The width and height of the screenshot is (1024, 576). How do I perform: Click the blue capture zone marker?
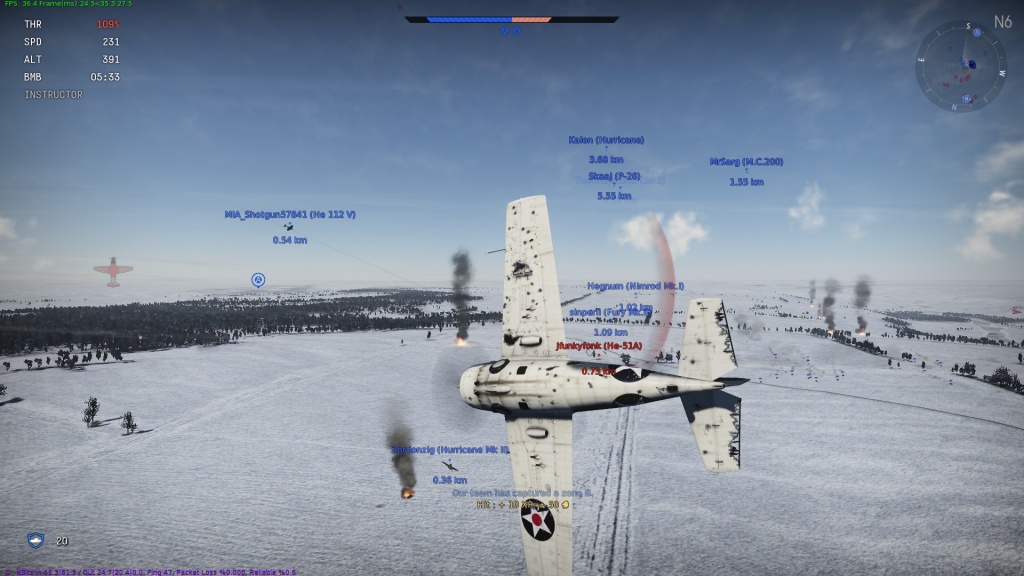click(258, 280)
